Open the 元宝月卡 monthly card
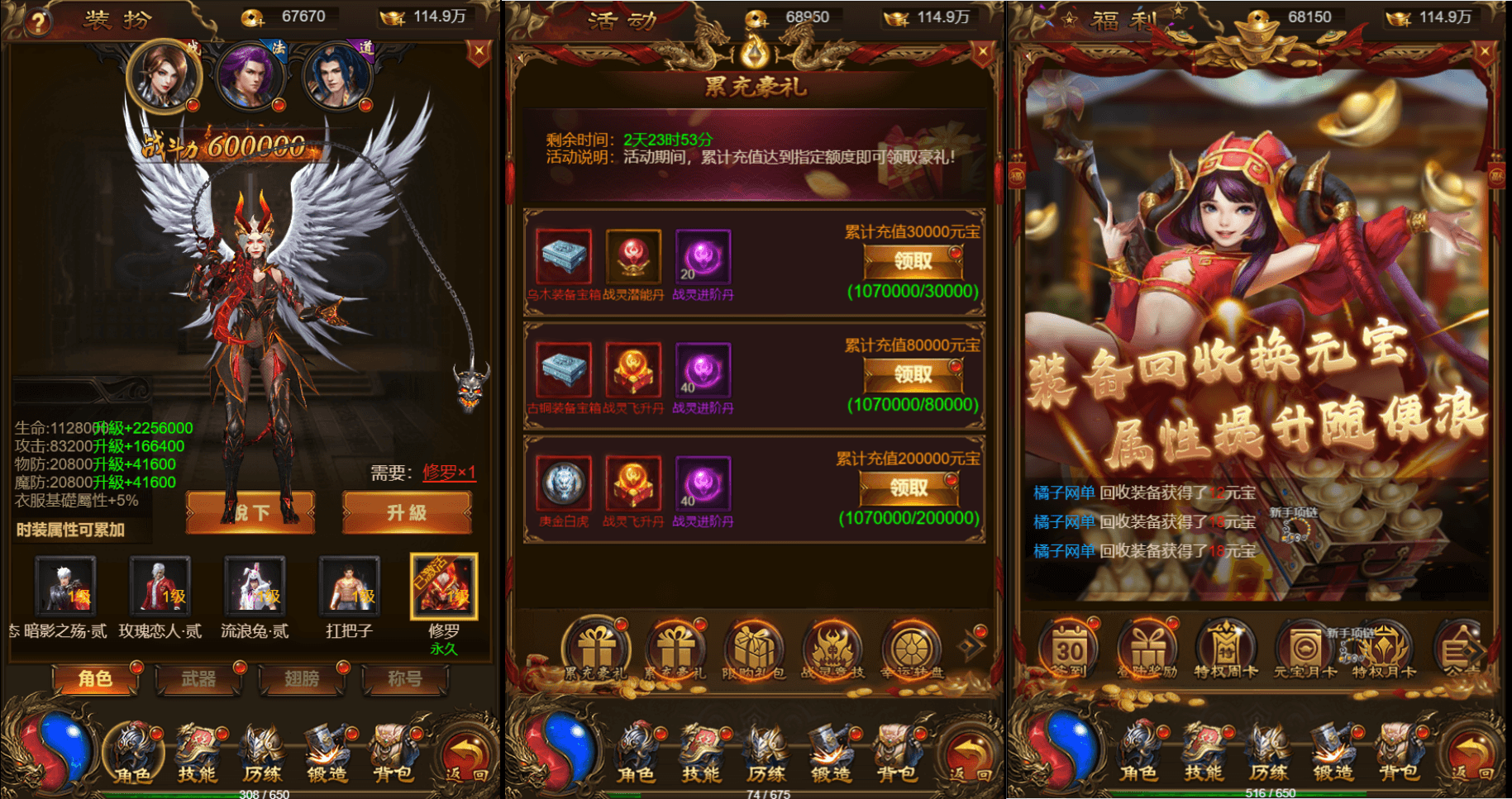The width and height of the screenshot is (1512, 799). point(1305,650)
